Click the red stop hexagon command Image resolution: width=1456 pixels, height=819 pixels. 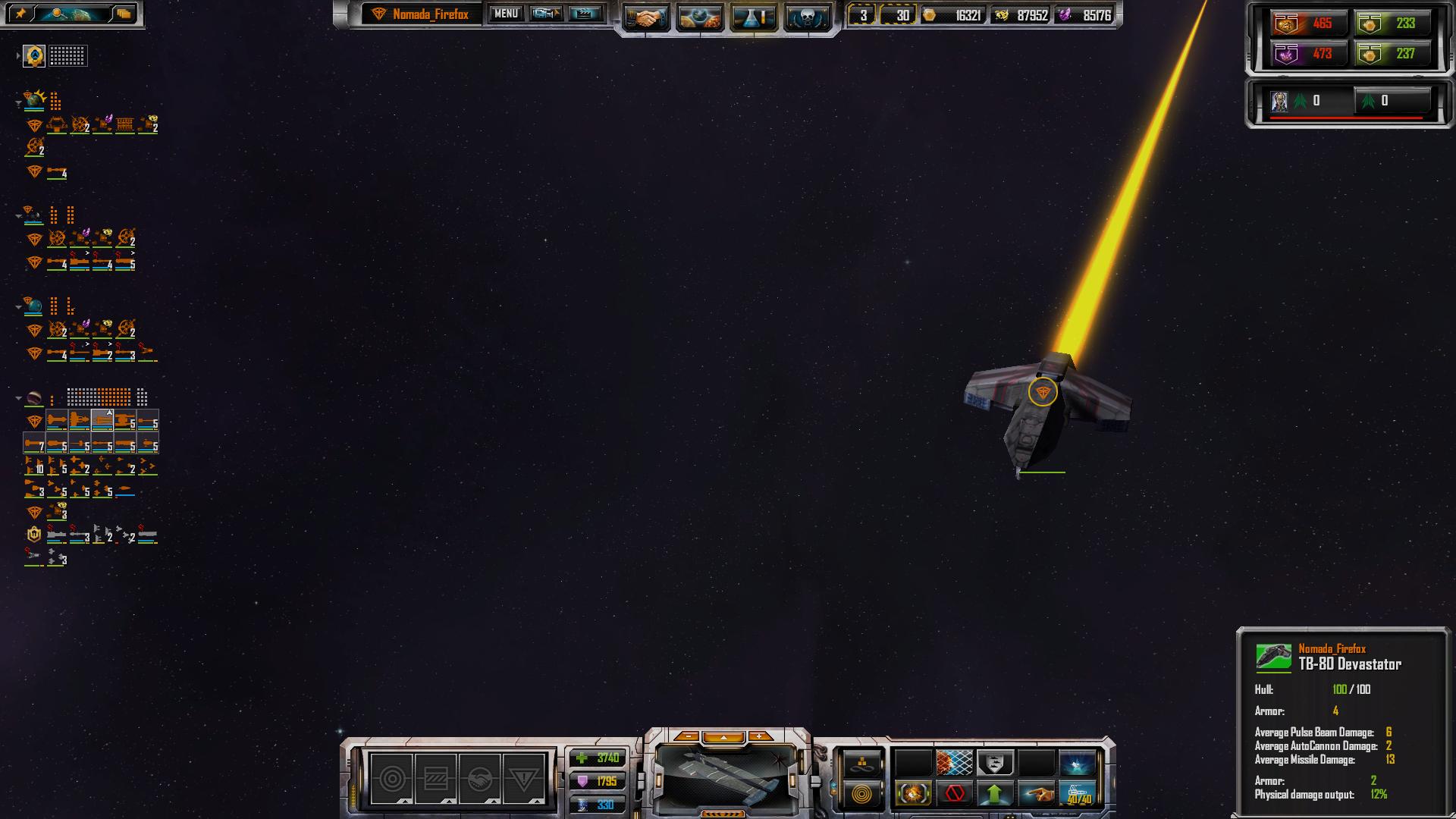[x=954, y=794]
